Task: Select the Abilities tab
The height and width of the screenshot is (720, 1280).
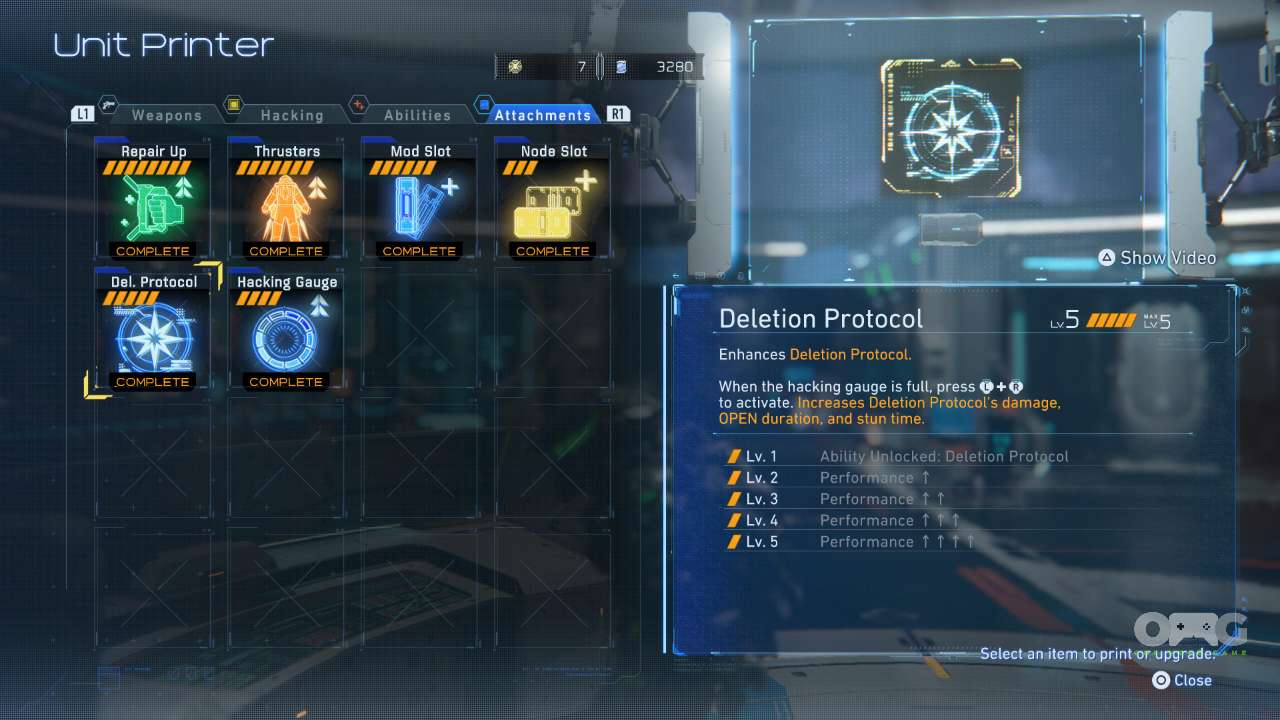Action: (x=417, y=115)
